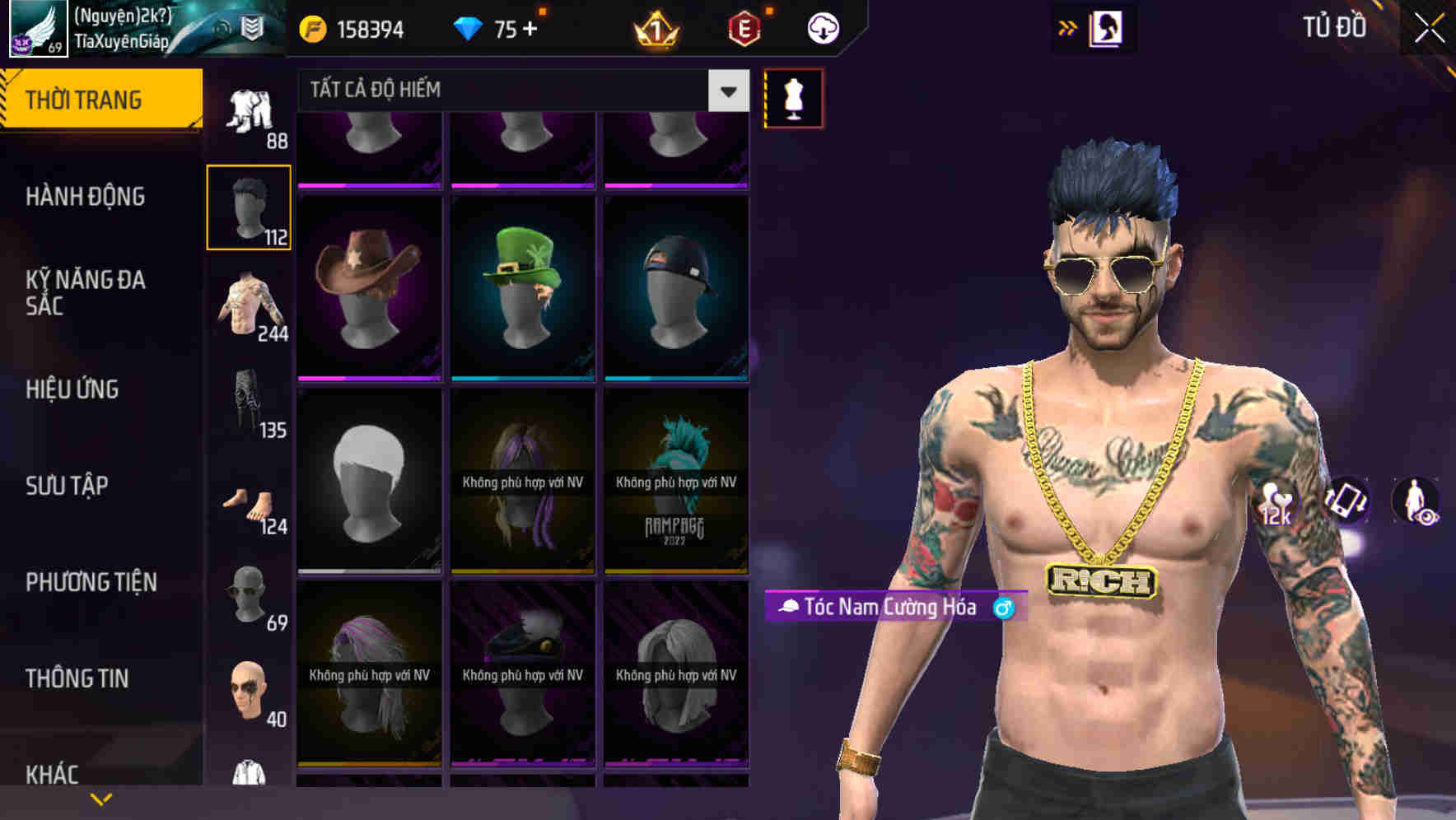Open the E badge event button

[x=744, y=27]
